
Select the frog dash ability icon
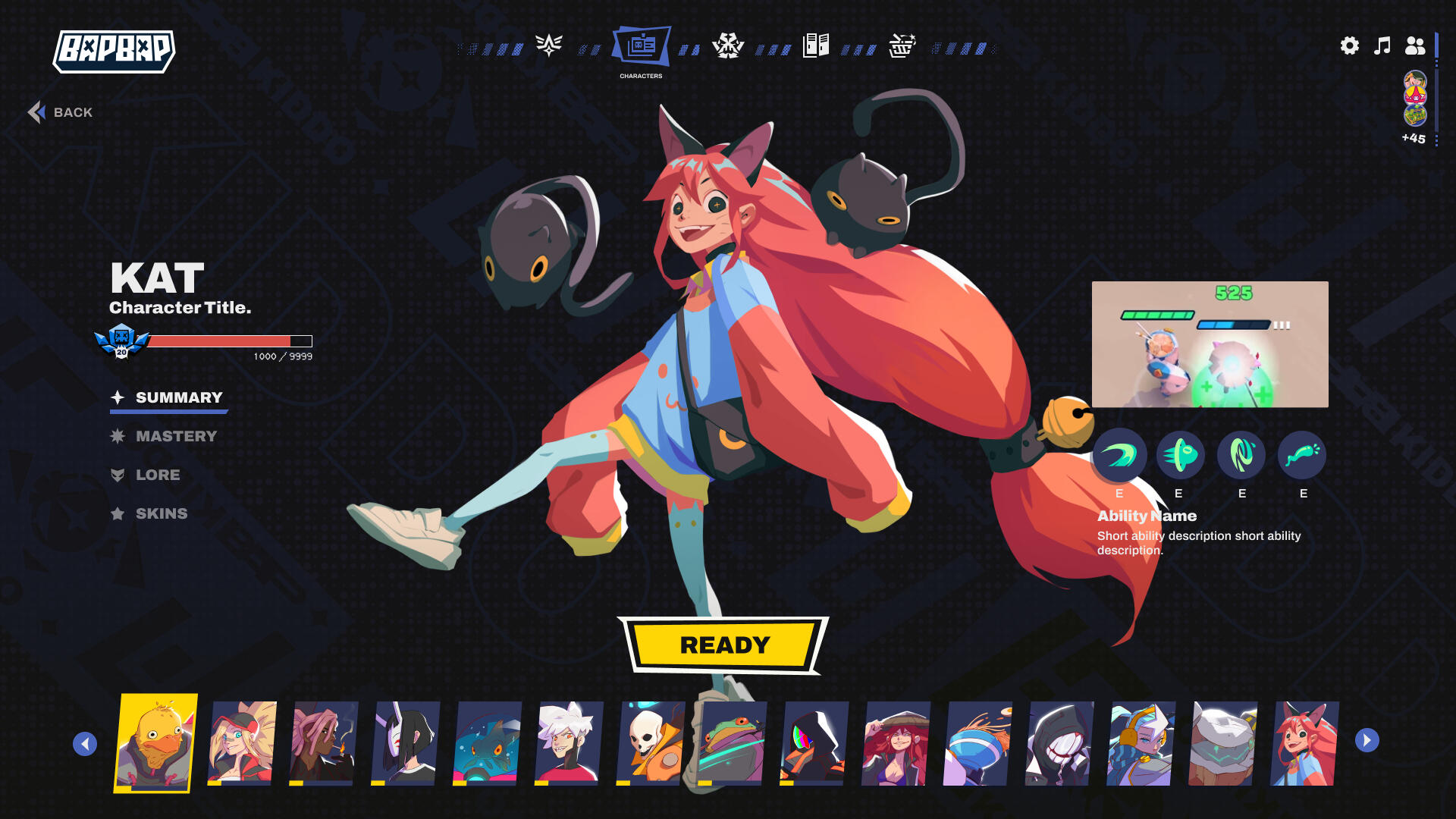tap(1179, 455)
